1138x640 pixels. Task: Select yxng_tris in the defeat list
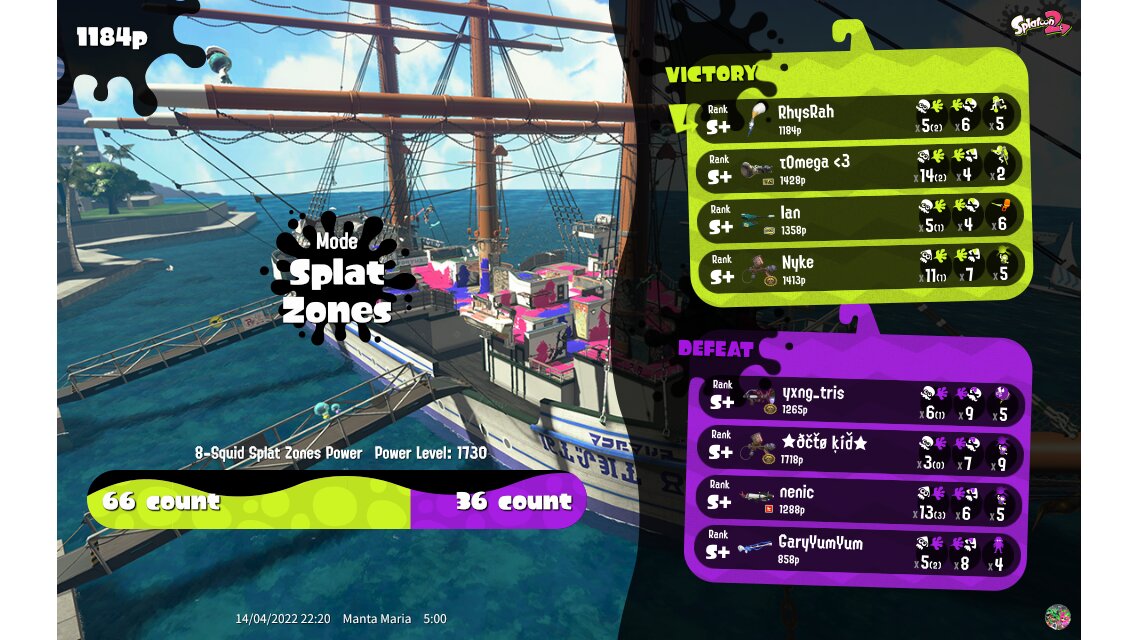pyautogui.click(x=860, y=398)
